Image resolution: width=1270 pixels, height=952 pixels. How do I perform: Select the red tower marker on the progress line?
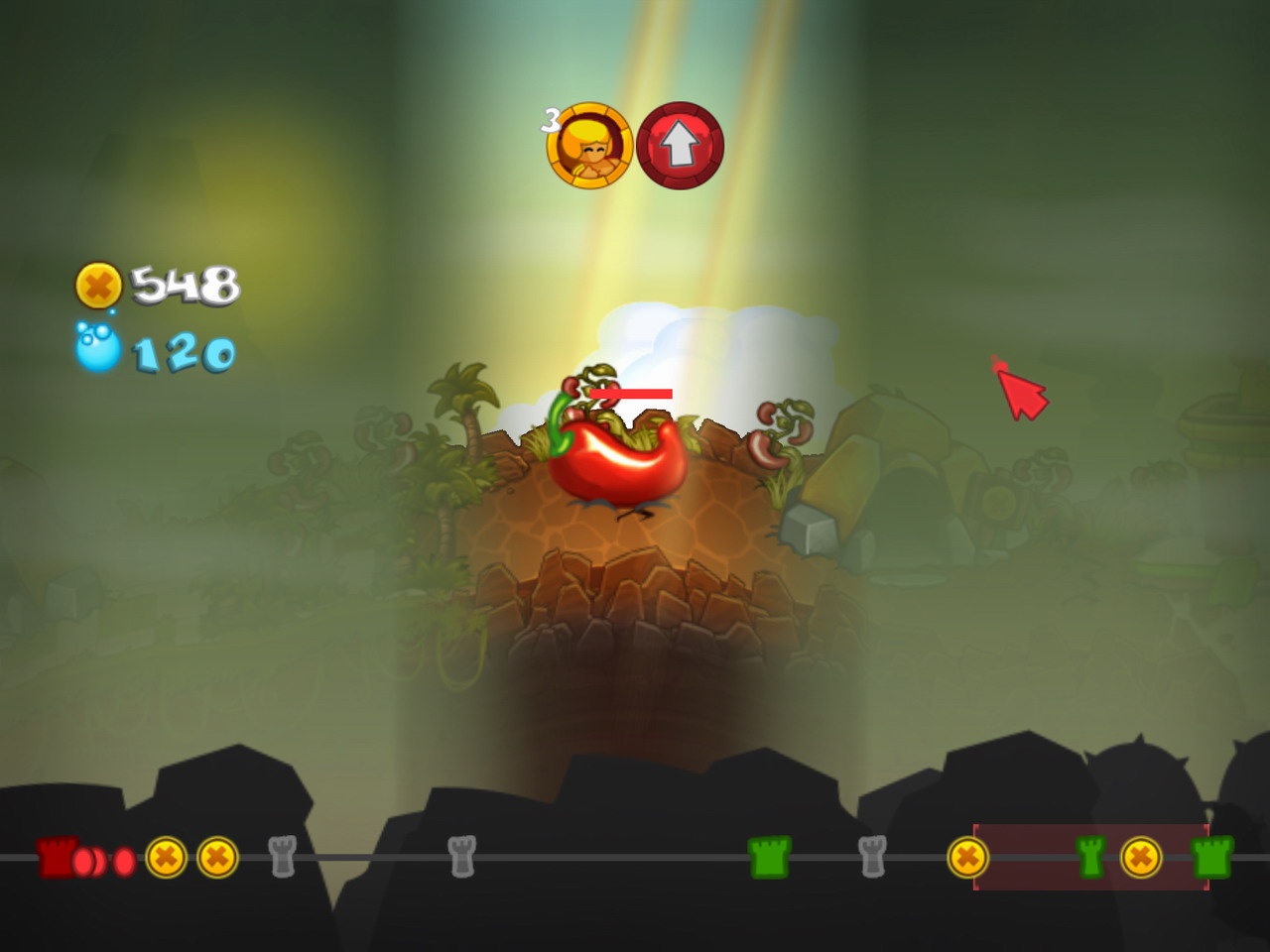pyautogui.click(x=60, y=855)
